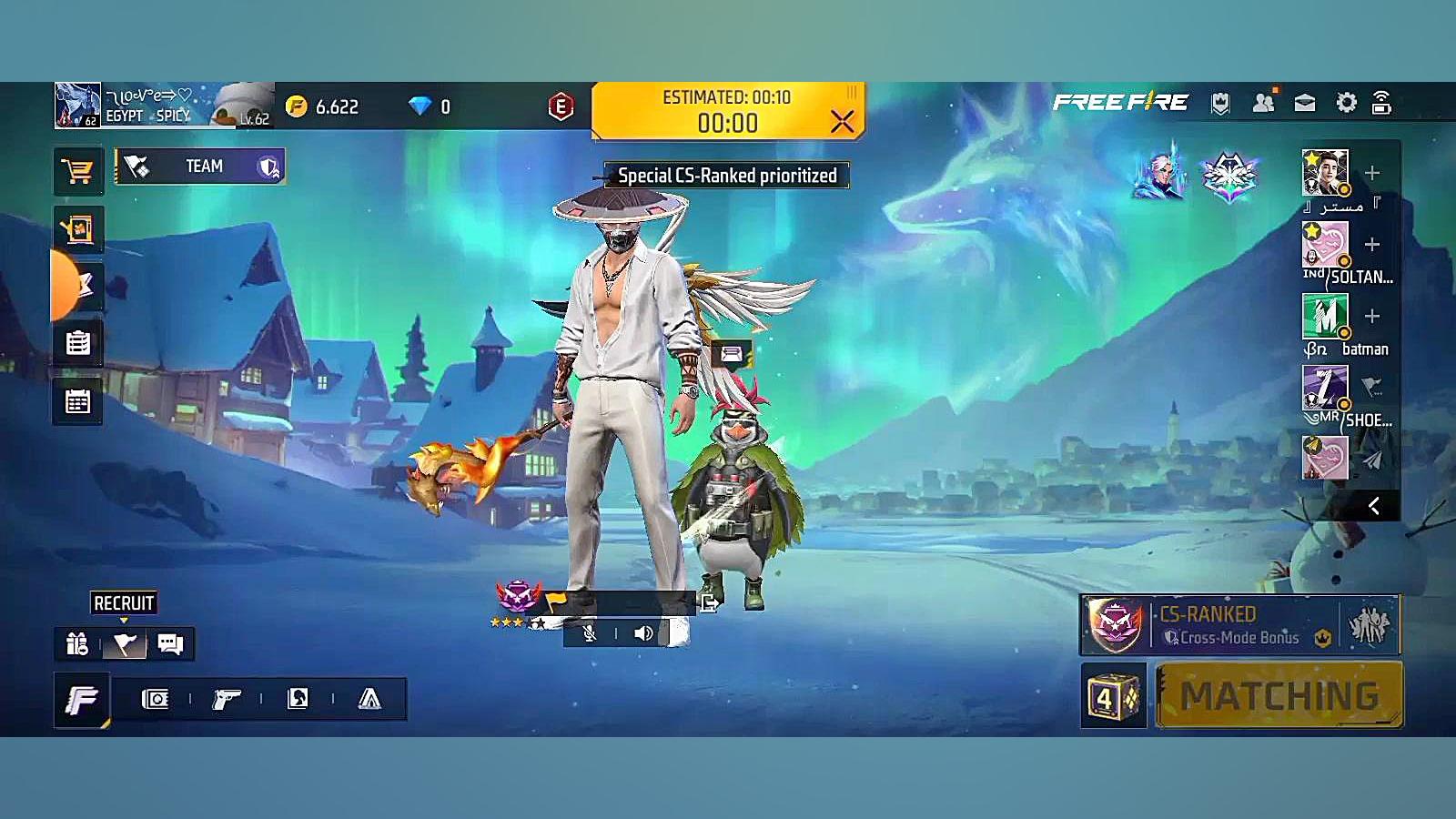Open the team chat bubble icon
1456x819 pixels.
point(170,644)
